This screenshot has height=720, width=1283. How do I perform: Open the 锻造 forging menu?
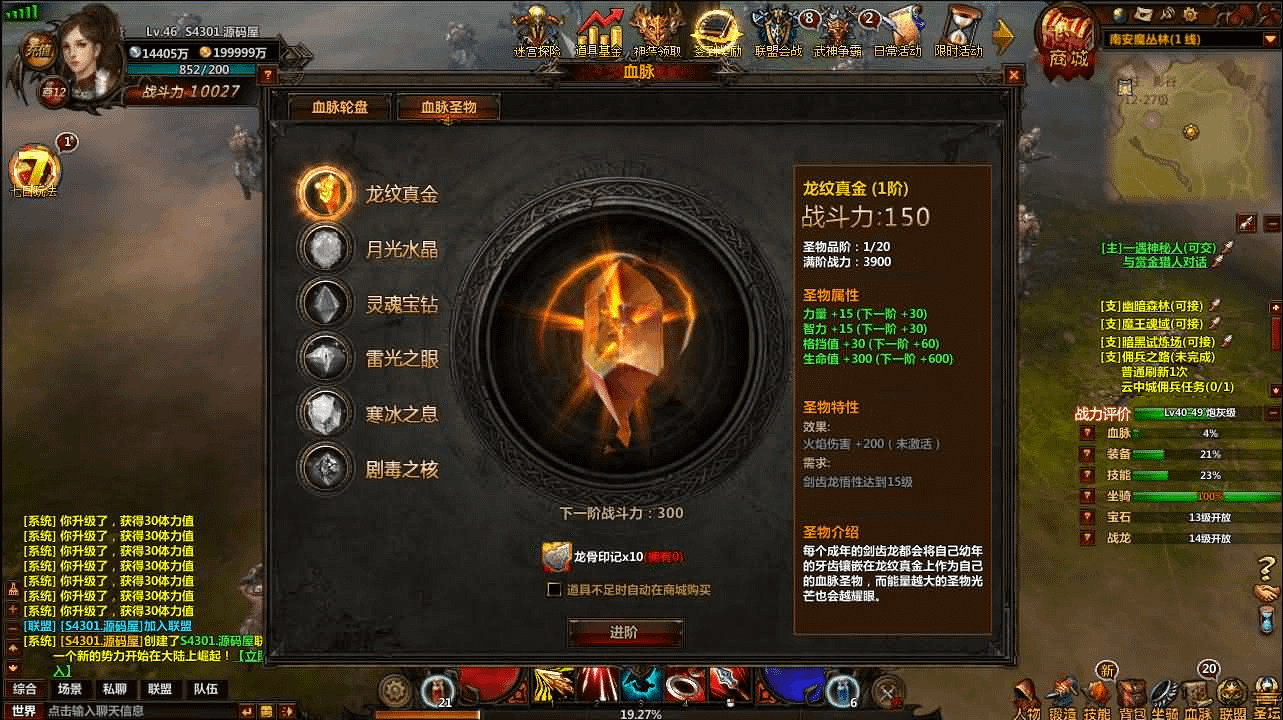tap(1063, 698)
